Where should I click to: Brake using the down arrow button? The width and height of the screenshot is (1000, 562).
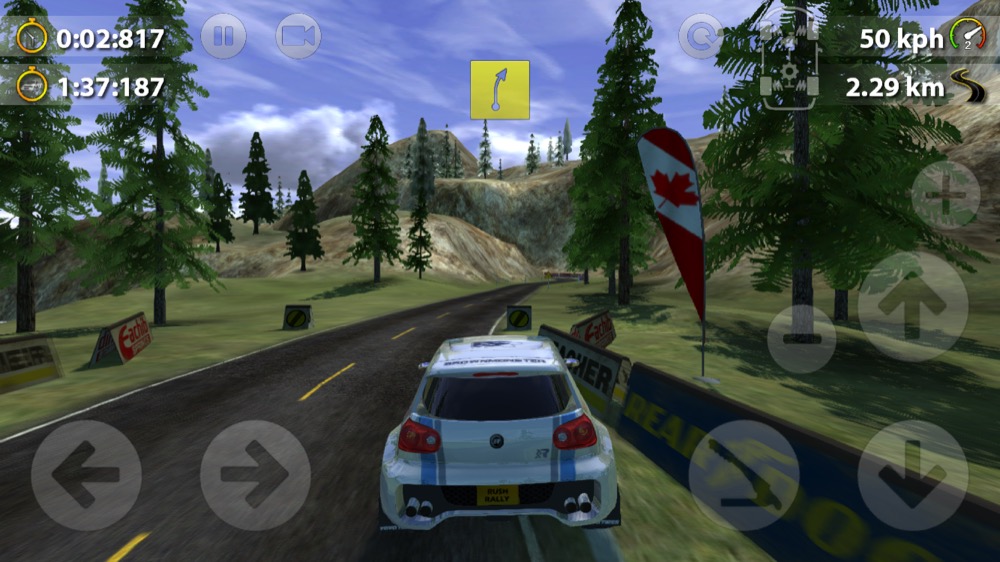pos(912,475)
